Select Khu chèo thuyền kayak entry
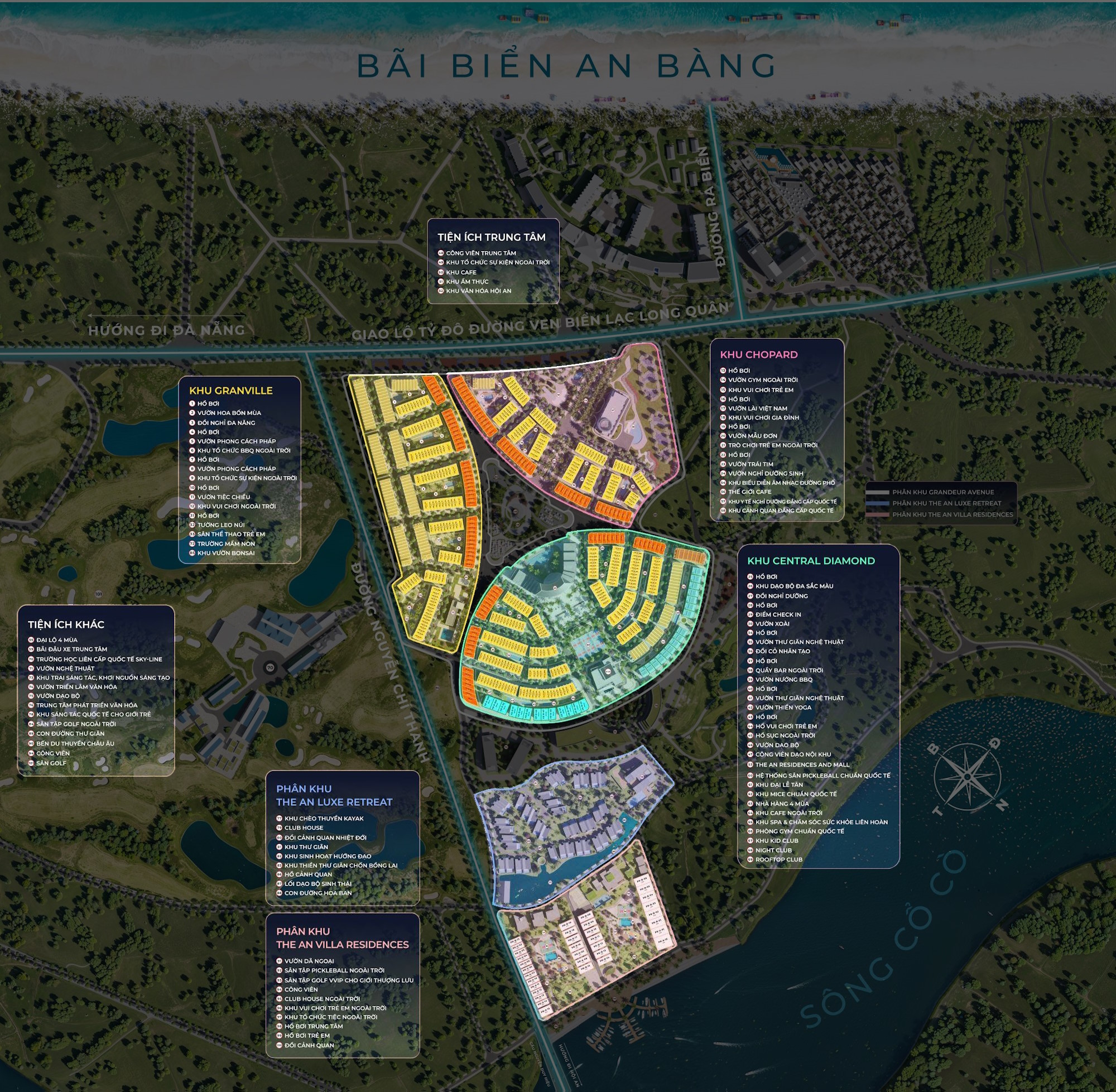 (x=324, y=819)
